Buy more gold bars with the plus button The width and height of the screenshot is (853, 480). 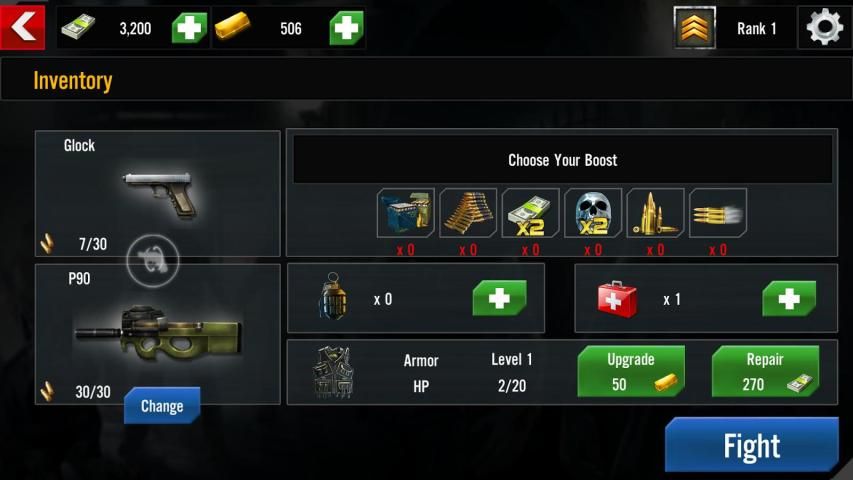[x=346, y=28]
